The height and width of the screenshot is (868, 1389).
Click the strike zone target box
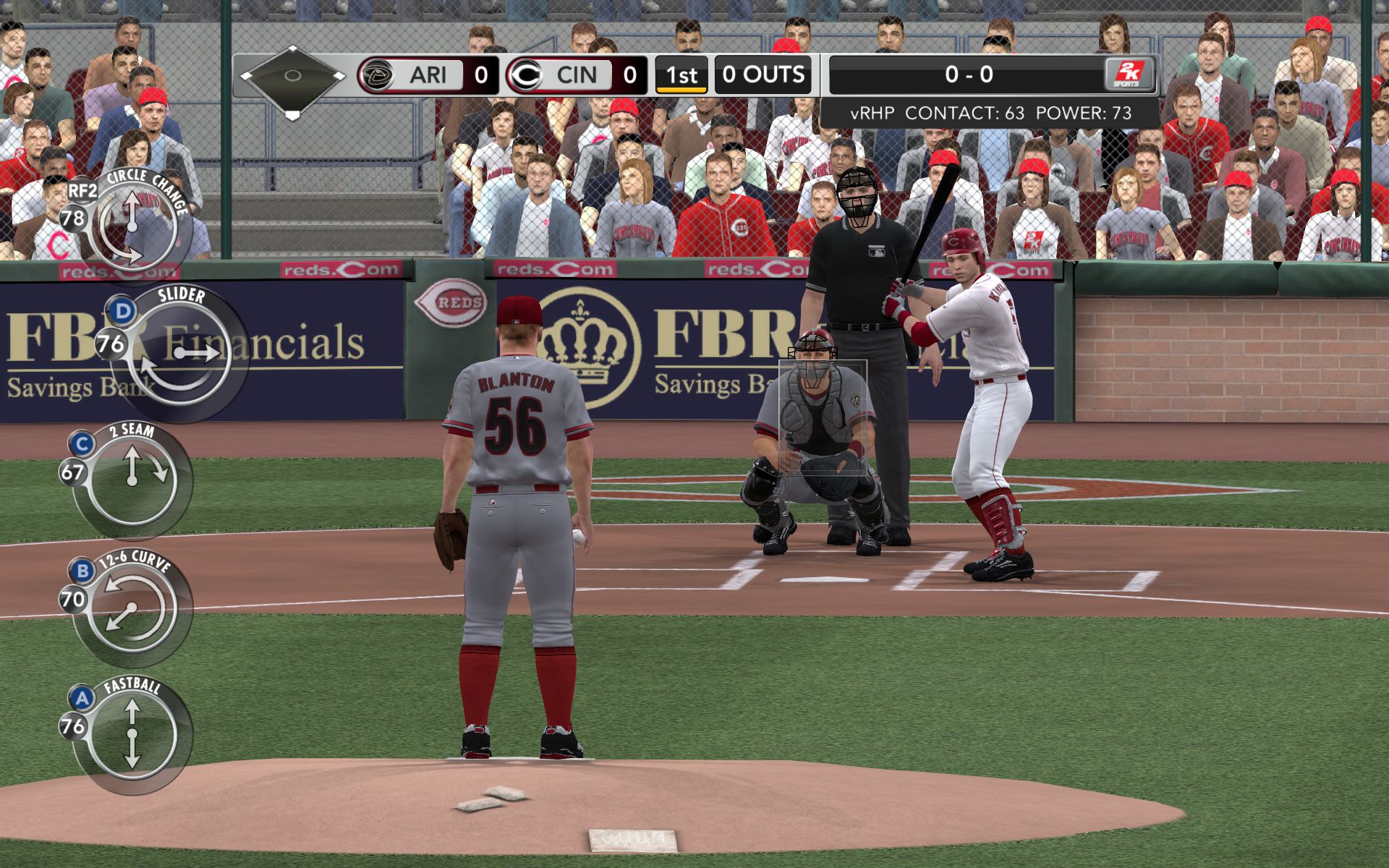823,417
